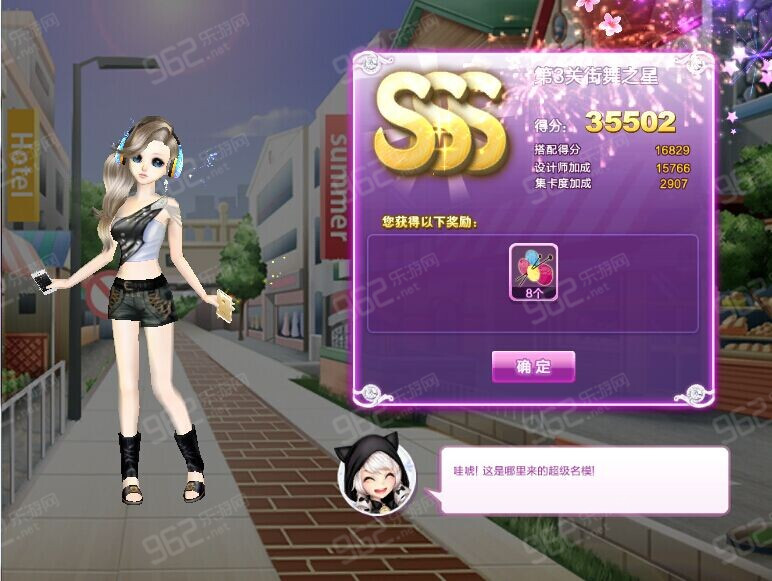Select the yarn balls reward icon

click(x=533, y=267)
